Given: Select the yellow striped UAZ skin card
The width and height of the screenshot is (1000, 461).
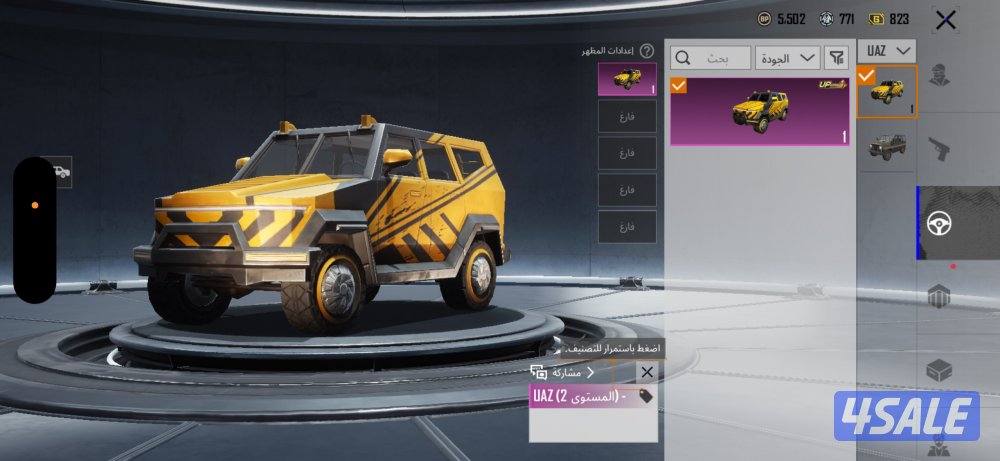Looking at the screenshot, I should tap(760, 111).
